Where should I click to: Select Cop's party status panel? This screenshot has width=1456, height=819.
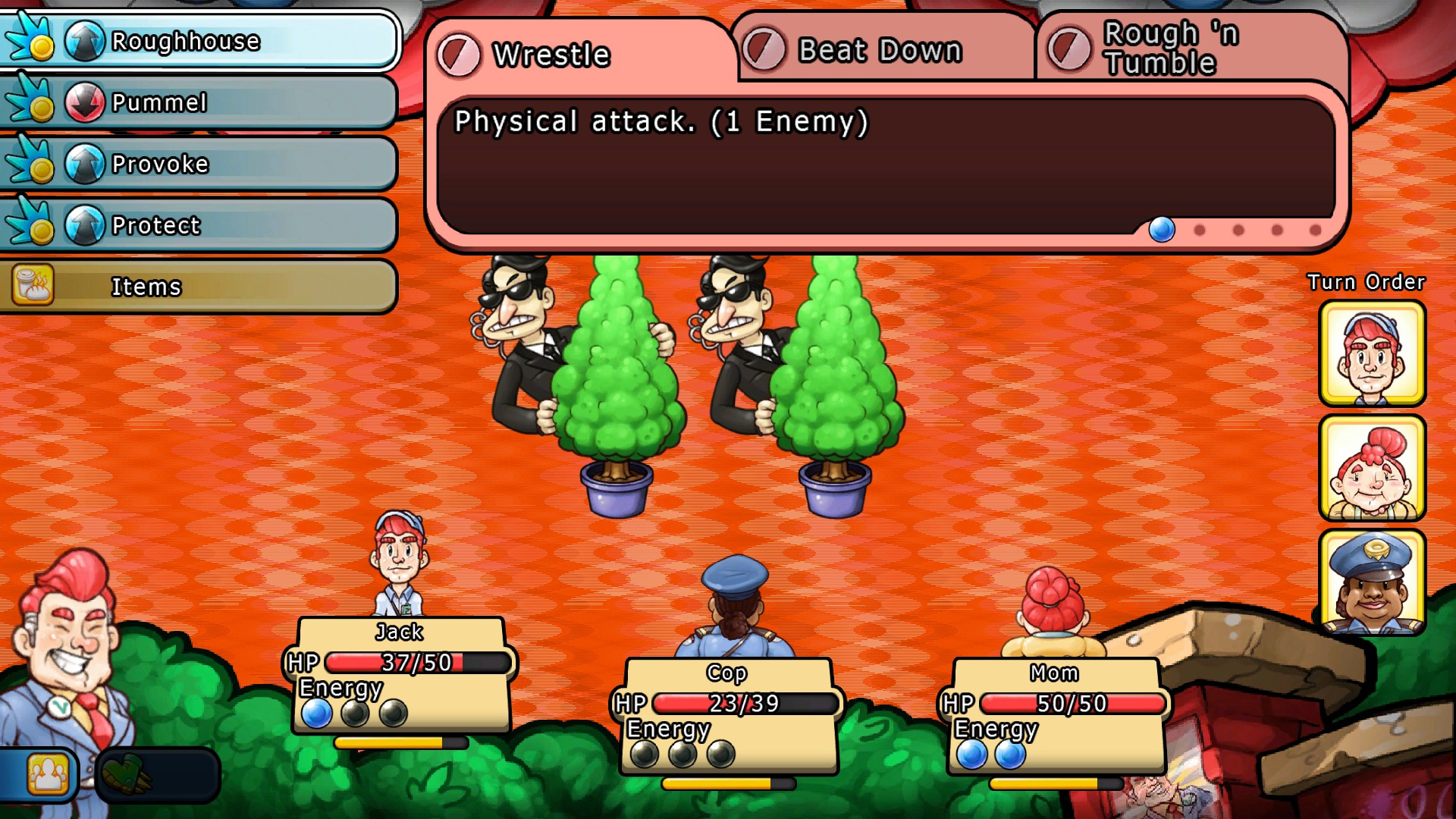point(728,716)
